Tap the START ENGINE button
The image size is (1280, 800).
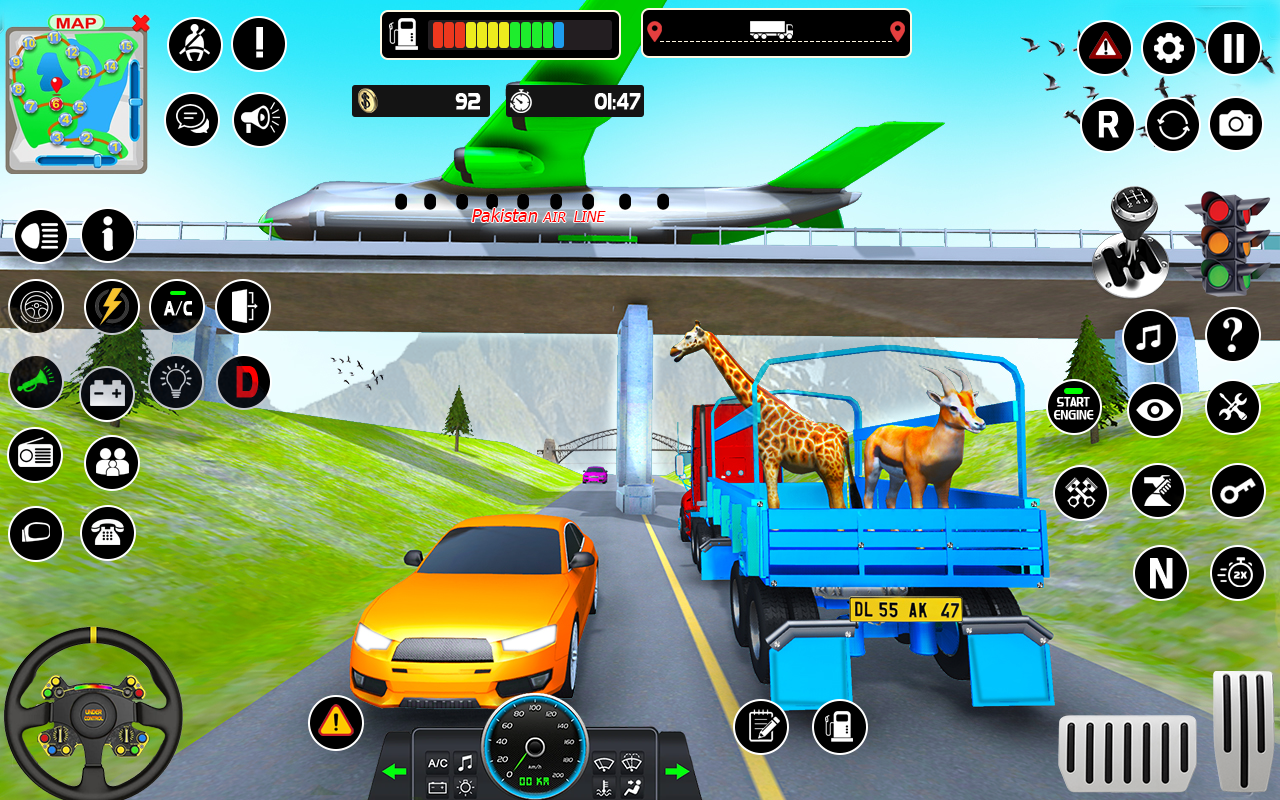(1074, 408)
